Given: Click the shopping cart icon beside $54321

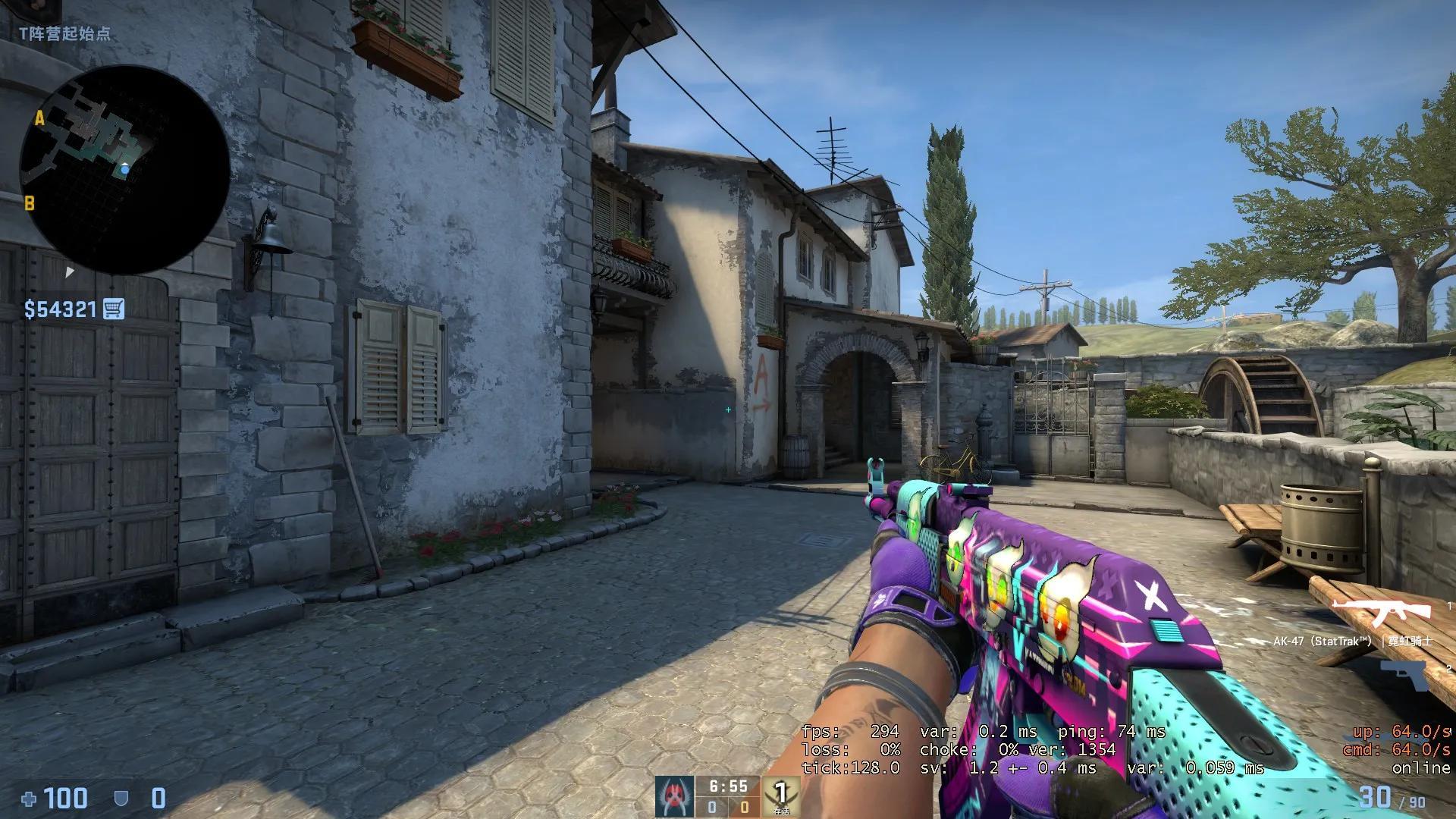Looking at the screenshot, I should 115,308.
